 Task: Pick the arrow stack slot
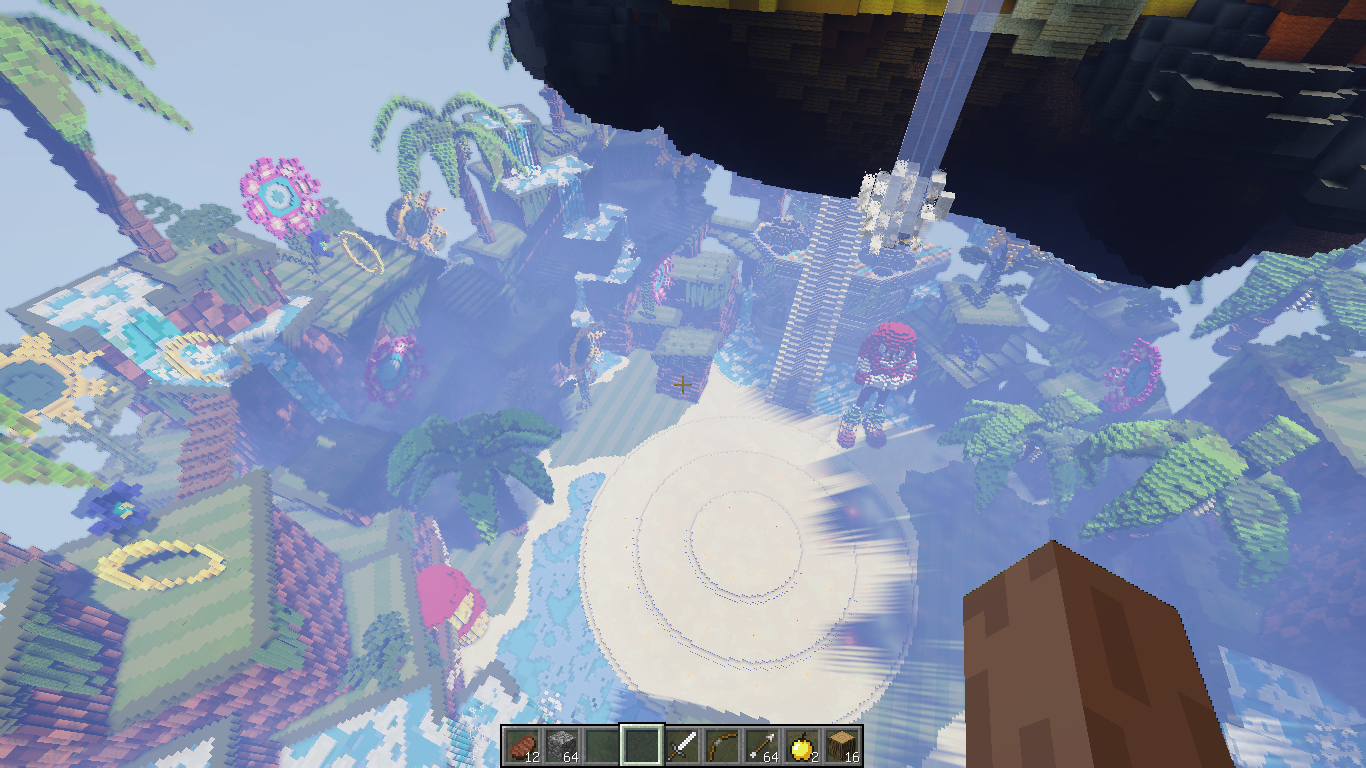pyautogui.click(x=762, y=745)
